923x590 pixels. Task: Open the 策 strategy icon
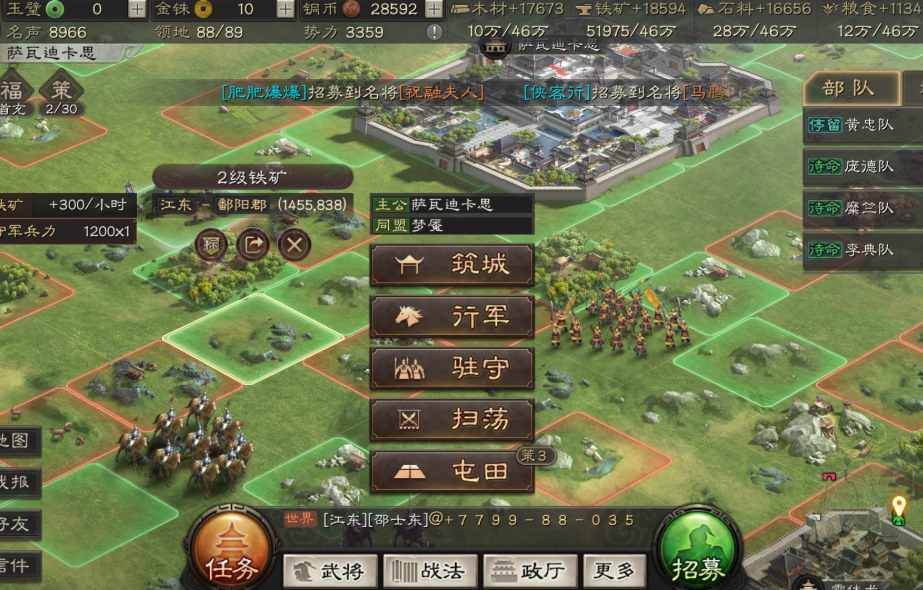tap(62, 91)
